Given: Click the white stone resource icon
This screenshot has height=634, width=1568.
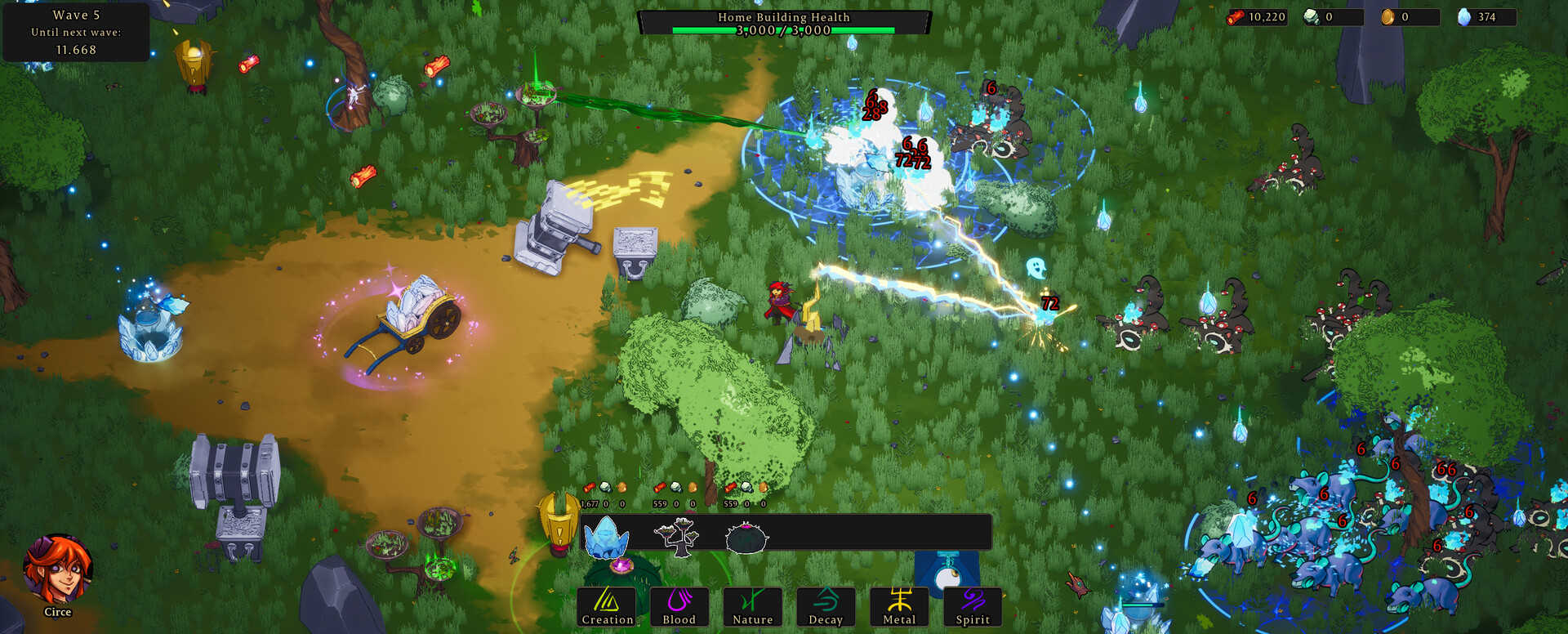Looking at the screenshot, I should click(1312, 16).
